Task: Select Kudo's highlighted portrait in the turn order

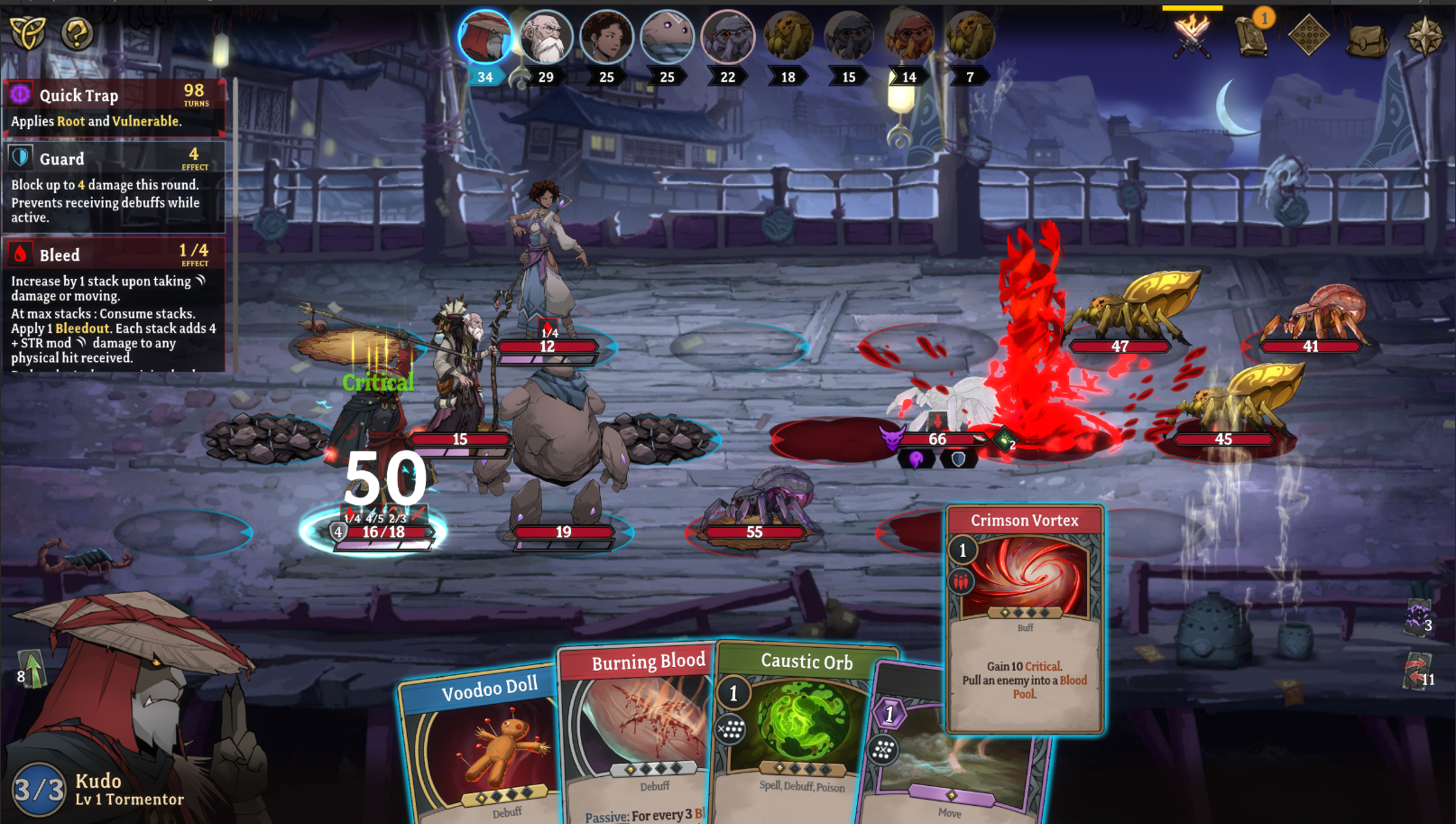Action: (485, 36)
